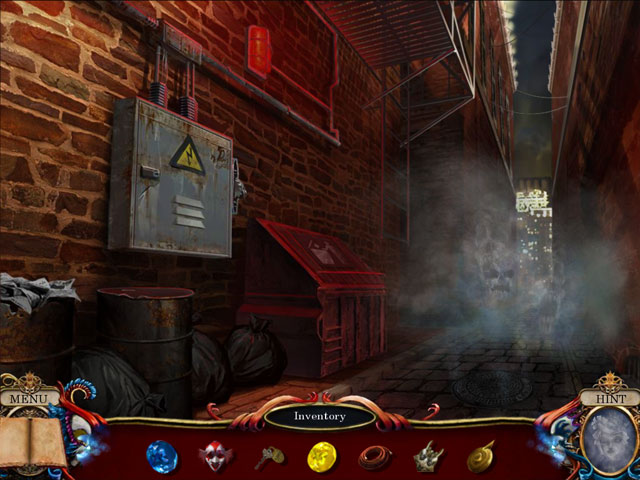Pick the red jester mask item
Viewport: 640px width, 480px height.
pos(214,457)
